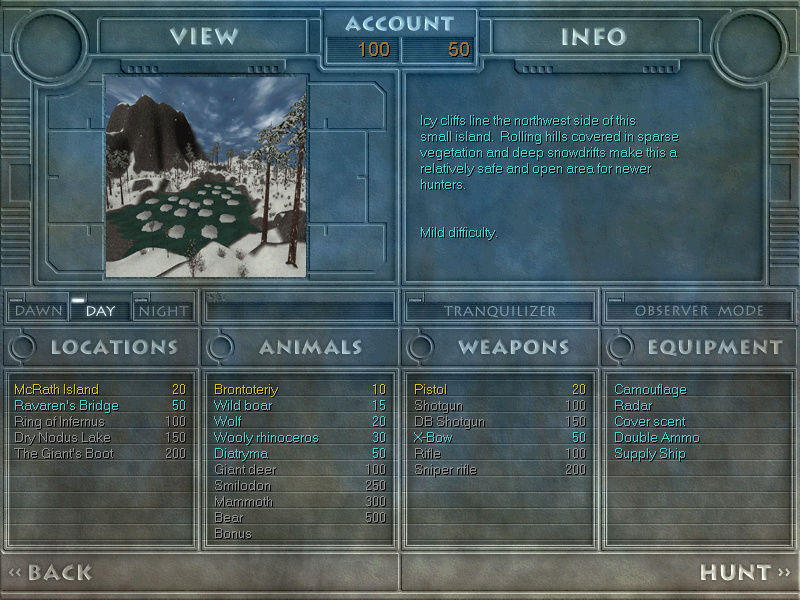Equip the Pistol weapon
The width and height of the screenshot is (800, 600).
point(431,389)
